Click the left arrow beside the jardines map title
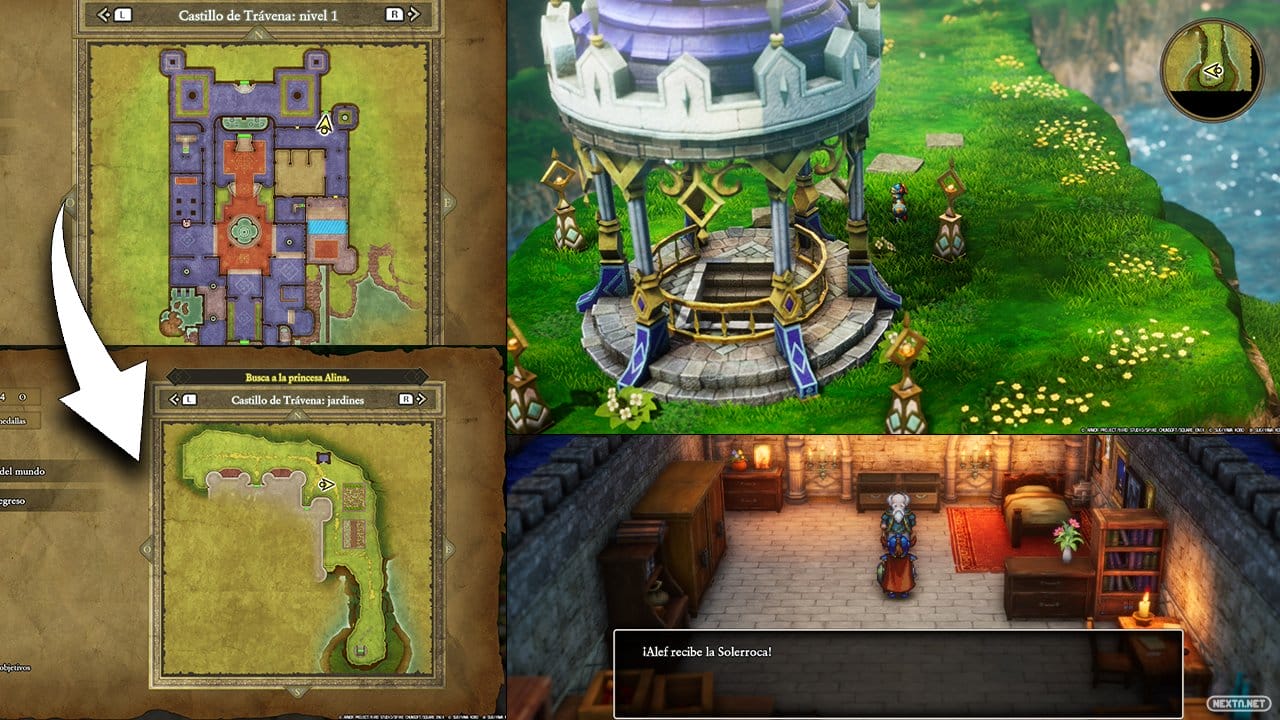This screenshot has width=1280, height=720. click(x=173, y=400)
